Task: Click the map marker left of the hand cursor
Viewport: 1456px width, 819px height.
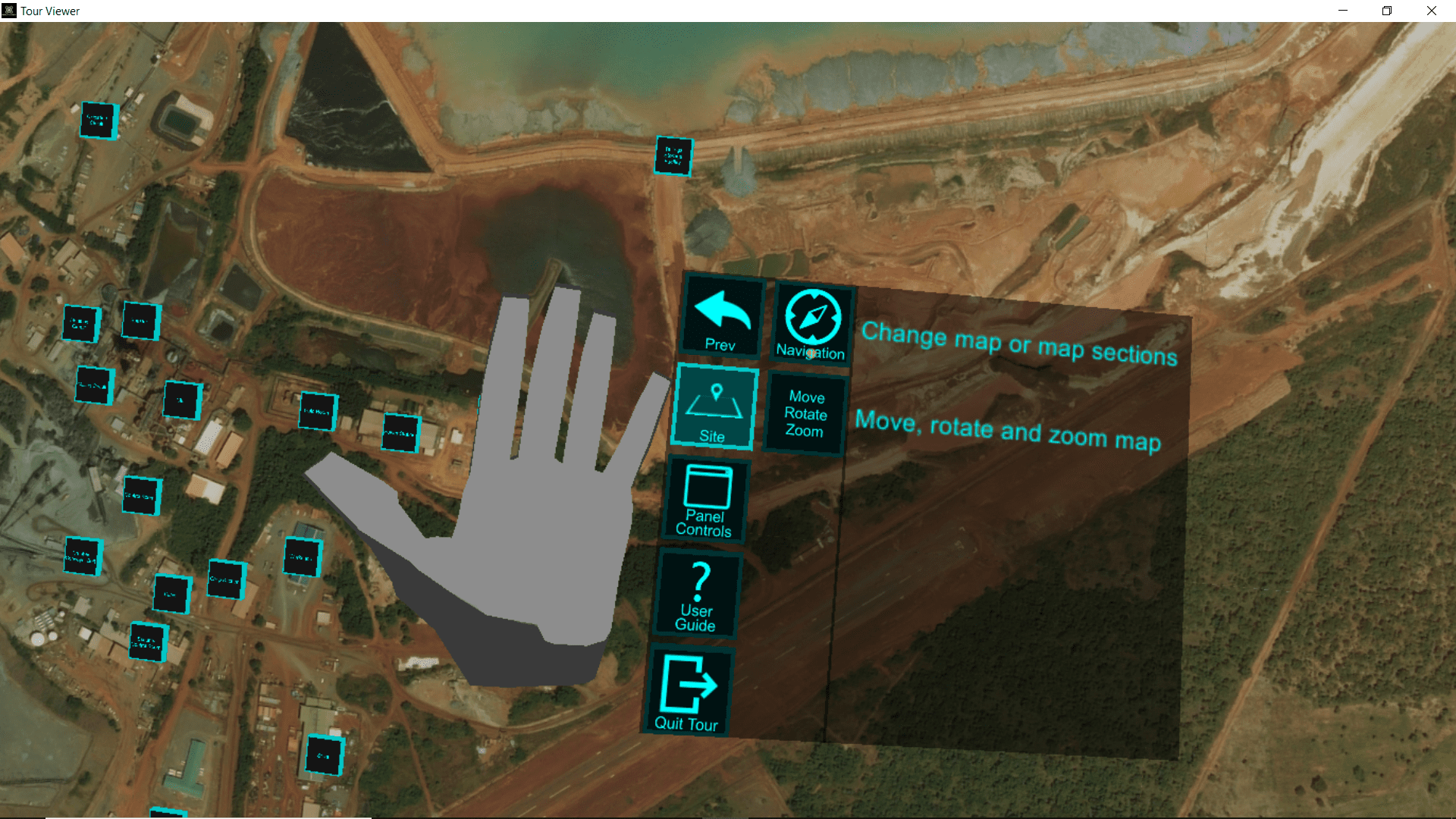Action: tap(400, 435)
